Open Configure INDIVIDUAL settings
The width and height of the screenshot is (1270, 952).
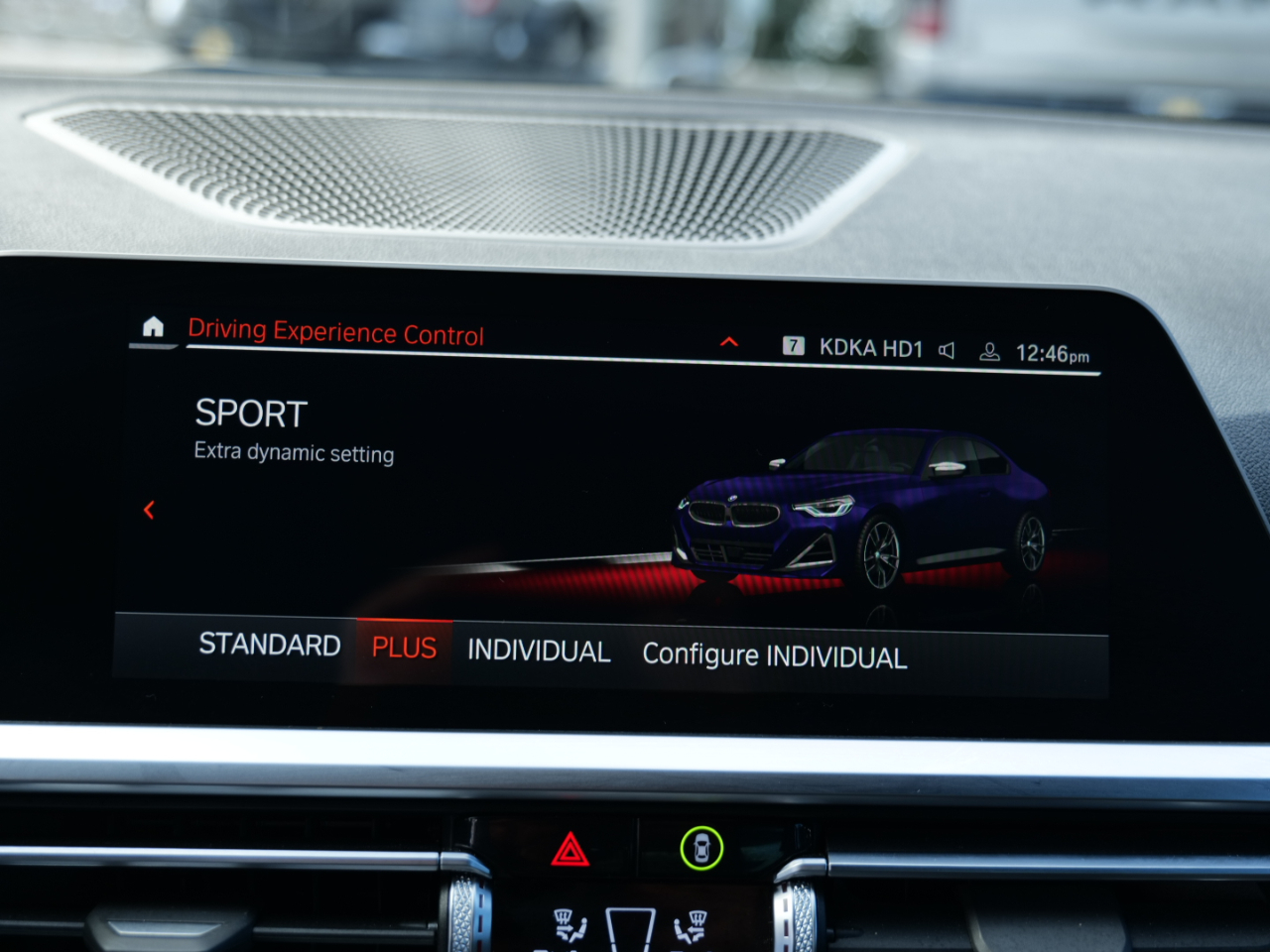(x=774, y=655)
